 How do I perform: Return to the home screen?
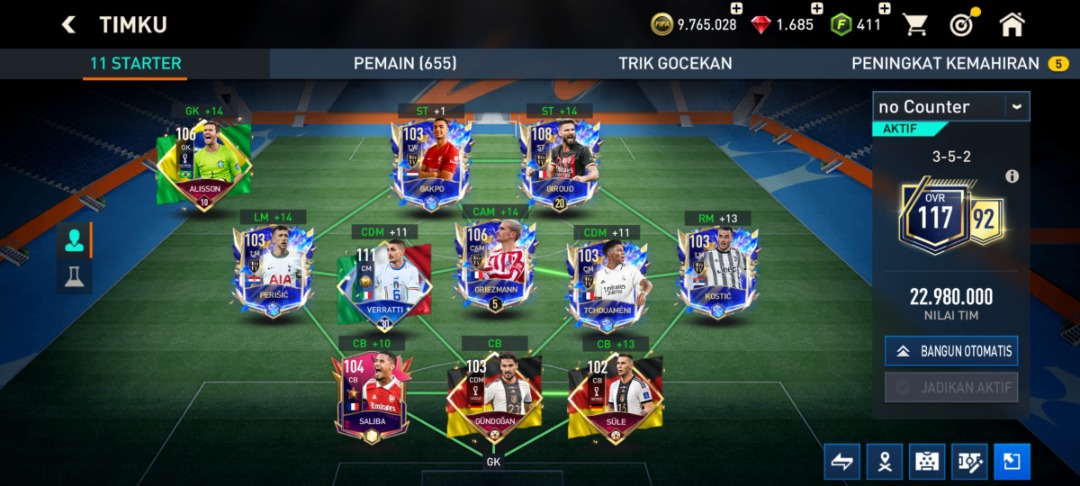[x=1012, y=25]
